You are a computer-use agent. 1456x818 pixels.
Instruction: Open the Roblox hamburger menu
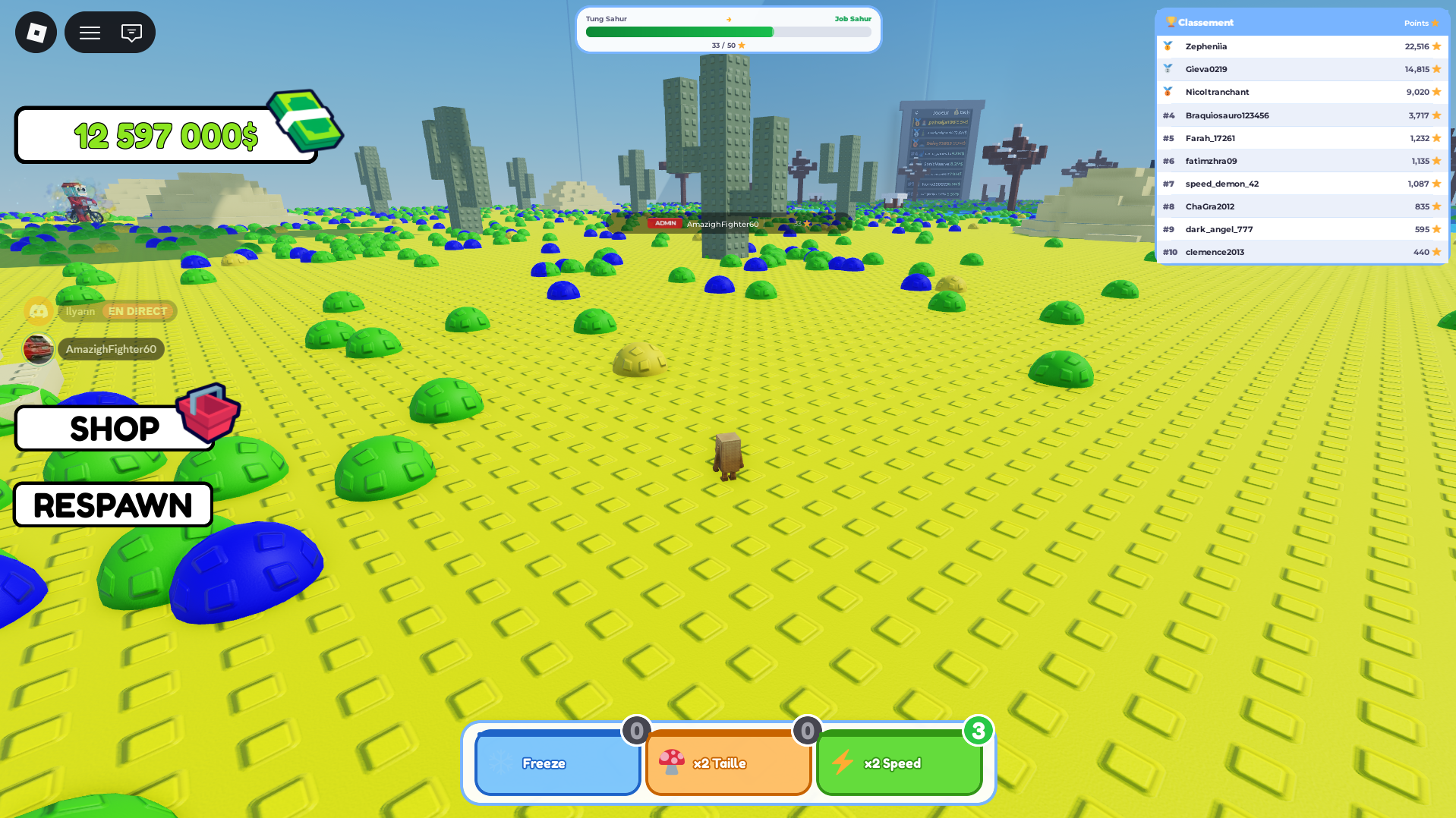(x=89, y=32)
